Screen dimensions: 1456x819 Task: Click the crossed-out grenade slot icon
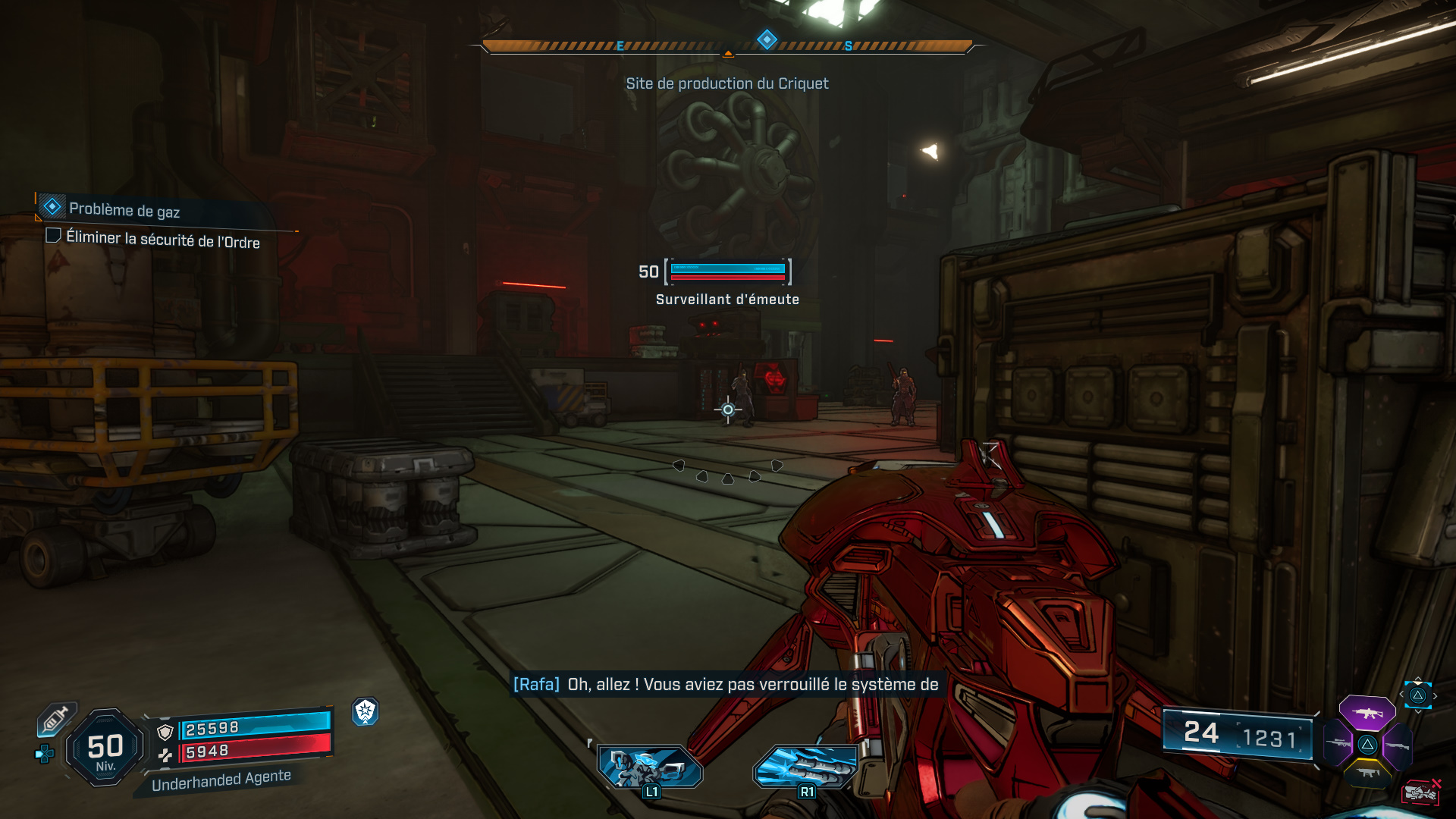point(1420,792)
